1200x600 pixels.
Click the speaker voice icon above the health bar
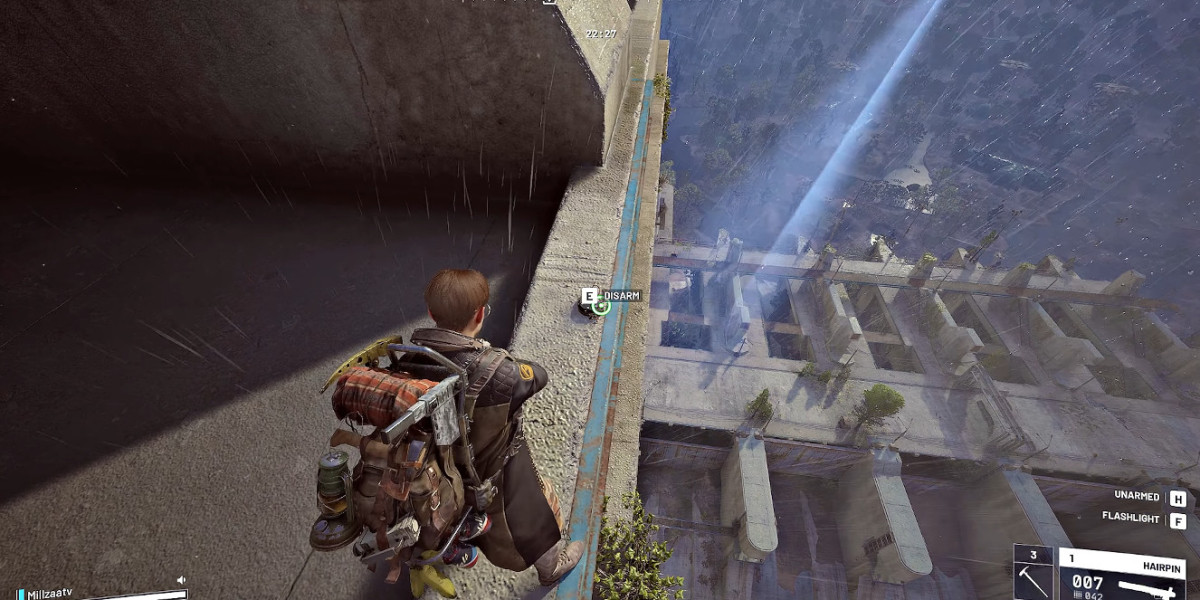click(x=181, y=580)
